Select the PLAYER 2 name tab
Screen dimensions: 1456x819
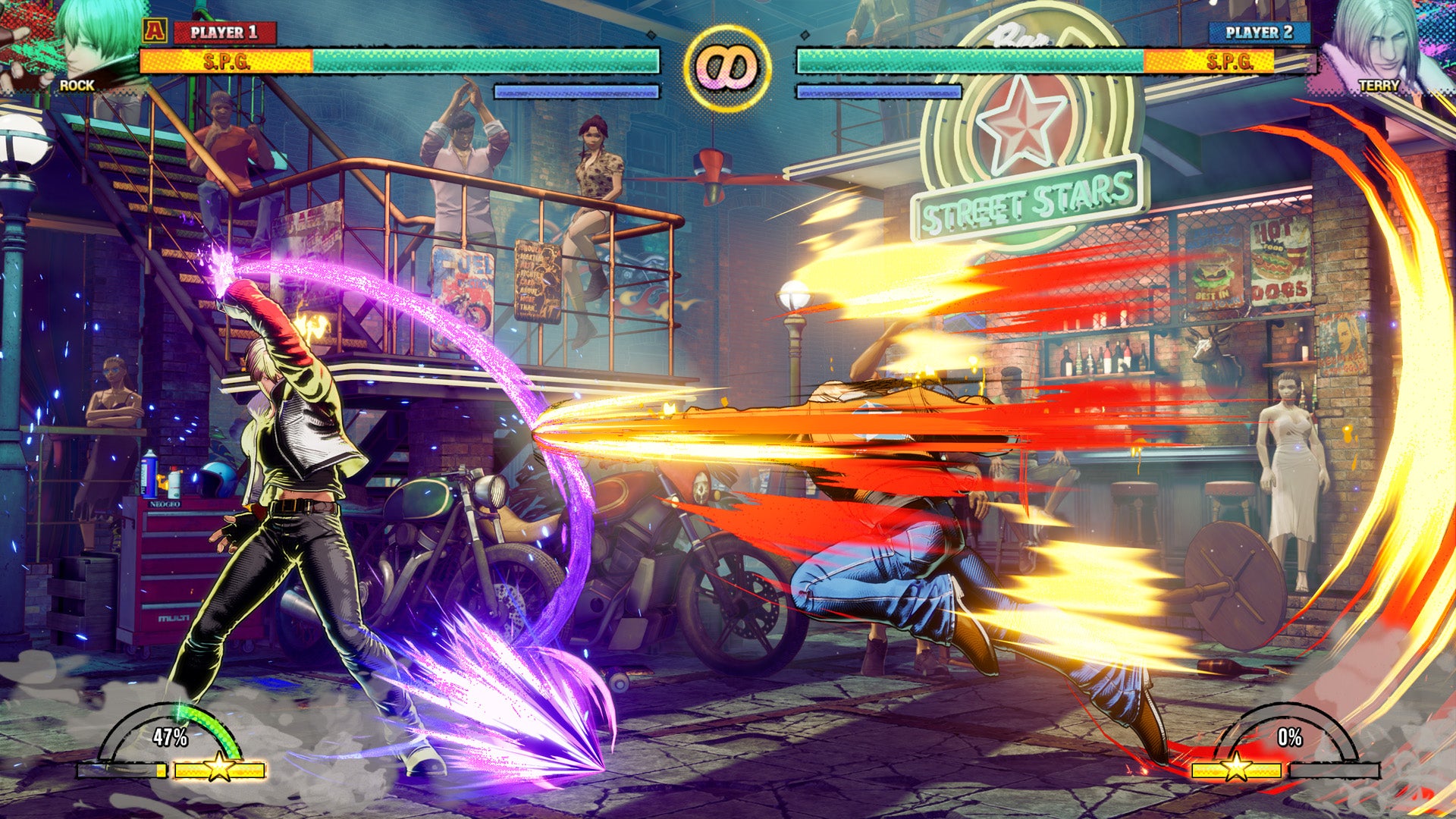pos(1259,33)
